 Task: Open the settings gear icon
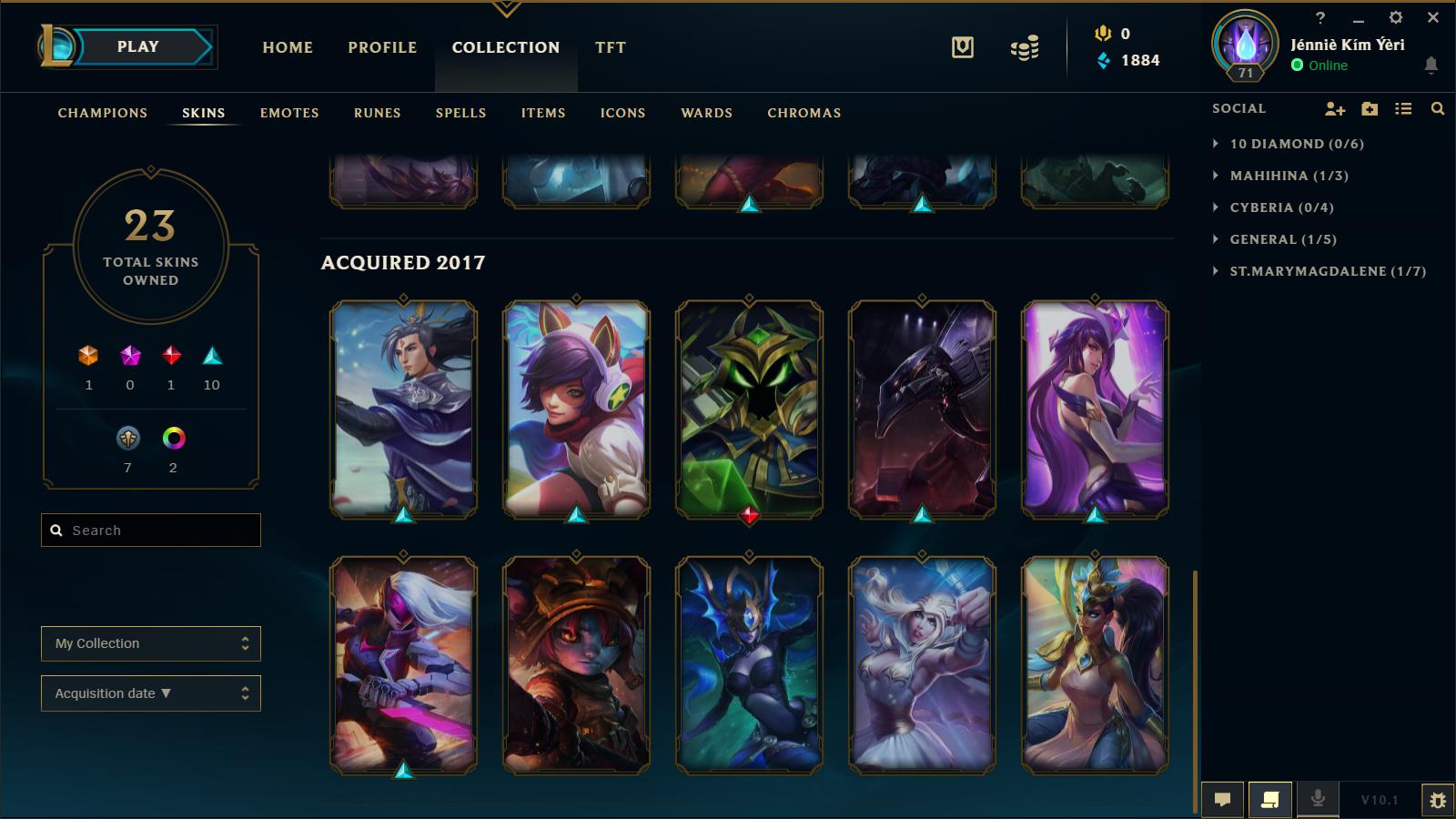pos(1395,16)
